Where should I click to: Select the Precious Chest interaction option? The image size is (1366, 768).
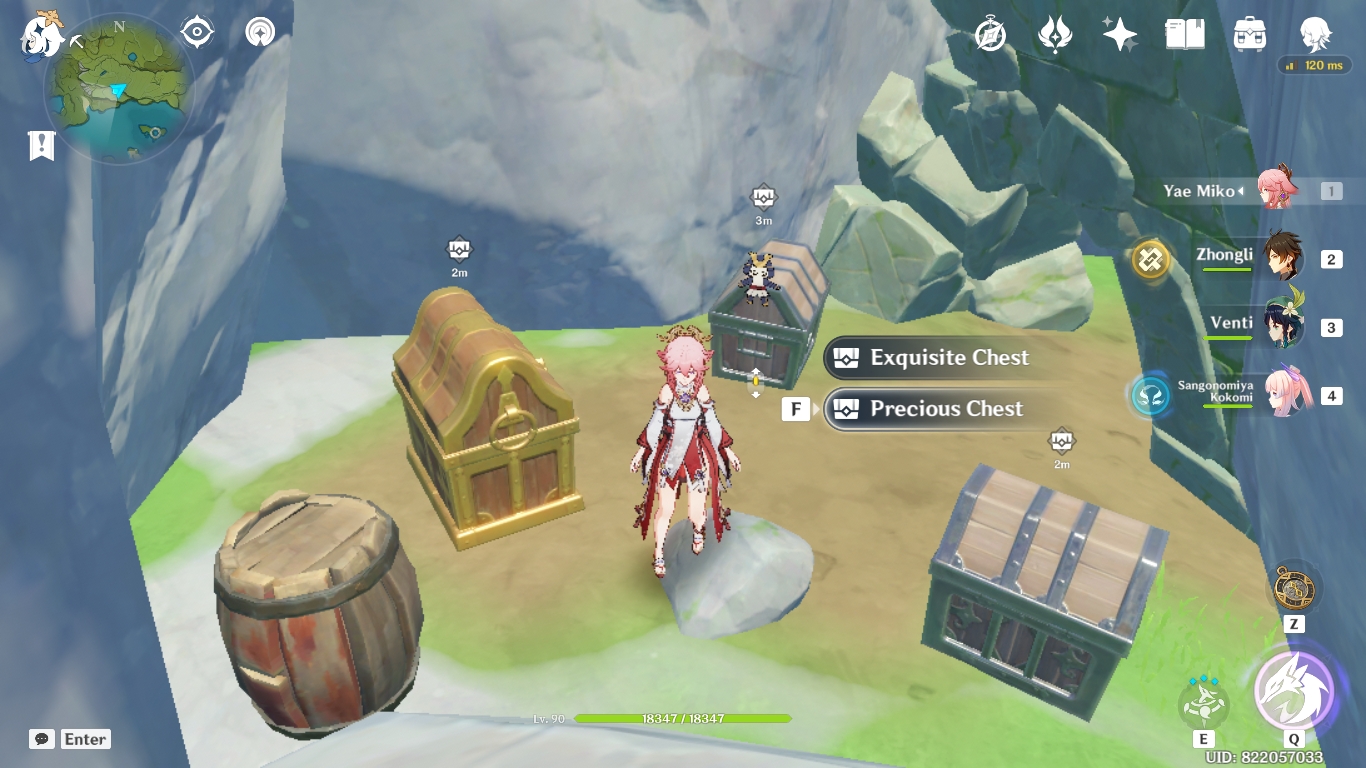pyautogui.click(x=945, y=408)
